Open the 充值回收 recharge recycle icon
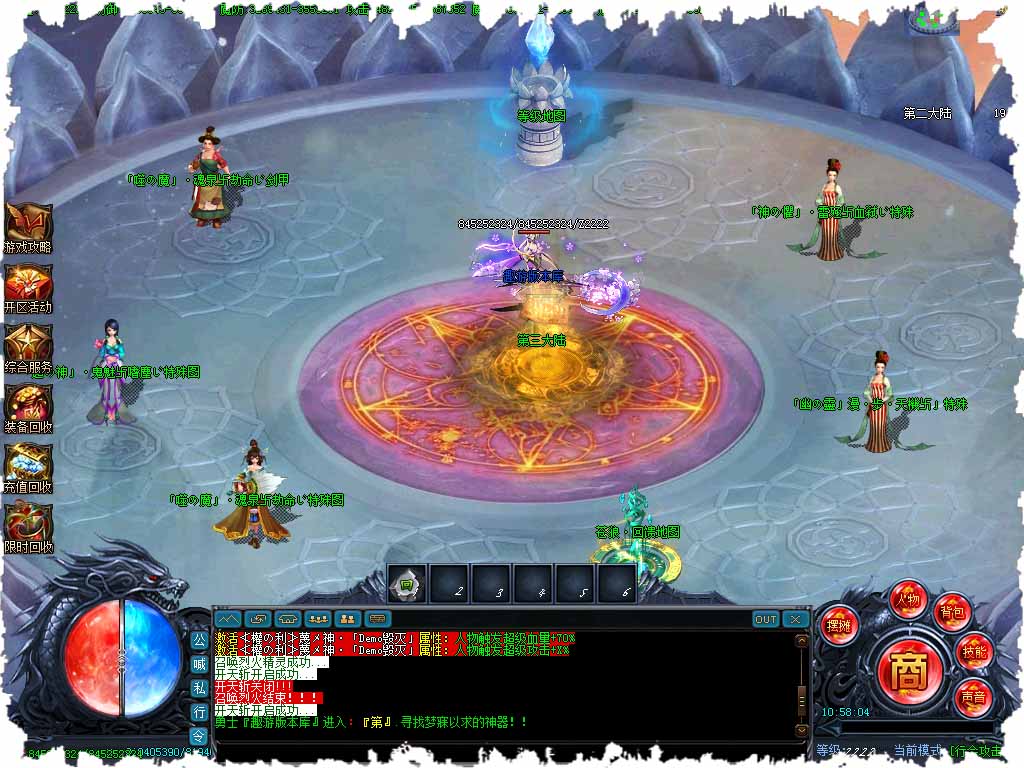 pyautogui.click(x=28, y=464)
